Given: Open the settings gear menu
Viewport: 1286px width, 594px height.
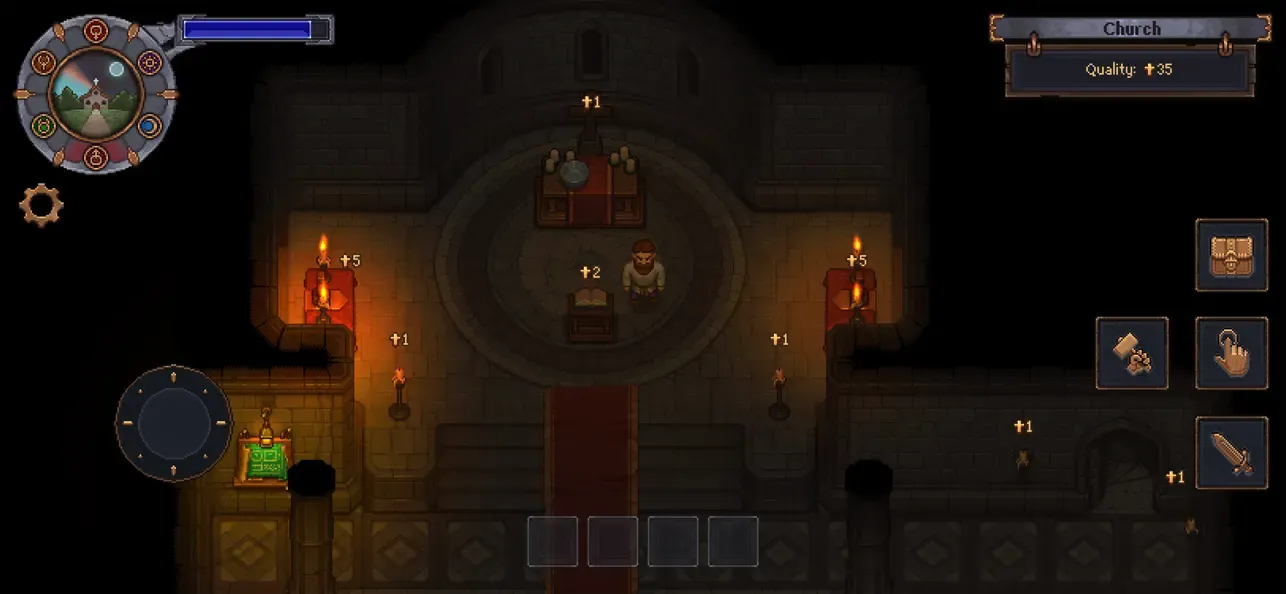Looking at the screenshot, I should [41, 205].
